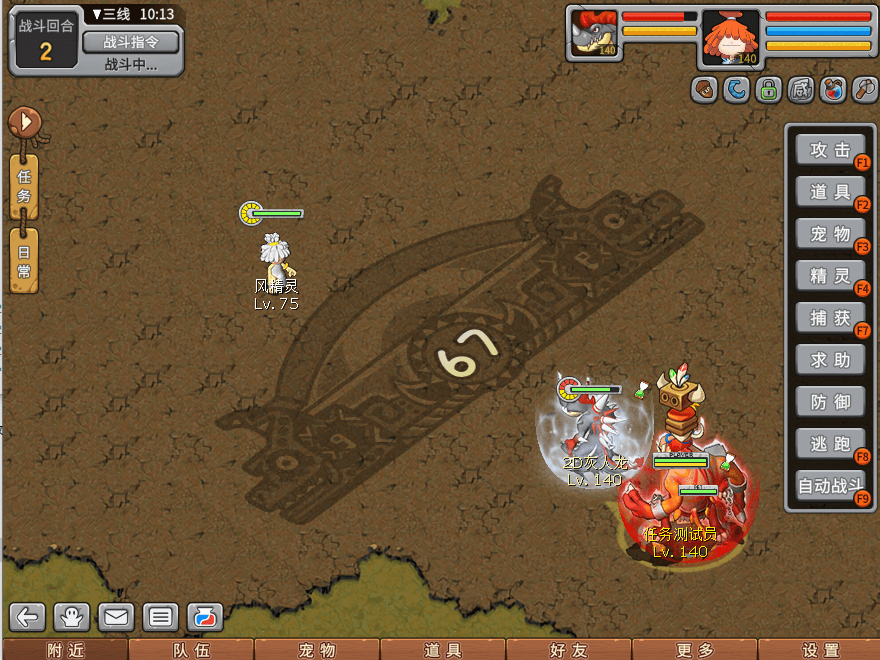Image resolution: width=880 pixels, height=660 pixels.
Task: Switch to the 好友 friends tab
Action: point(568,650)
